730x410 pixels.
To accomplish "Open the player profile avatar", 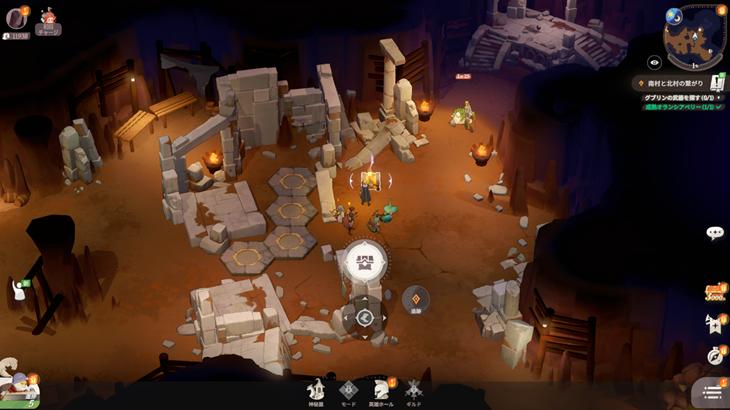I will [x=15, y=19].
